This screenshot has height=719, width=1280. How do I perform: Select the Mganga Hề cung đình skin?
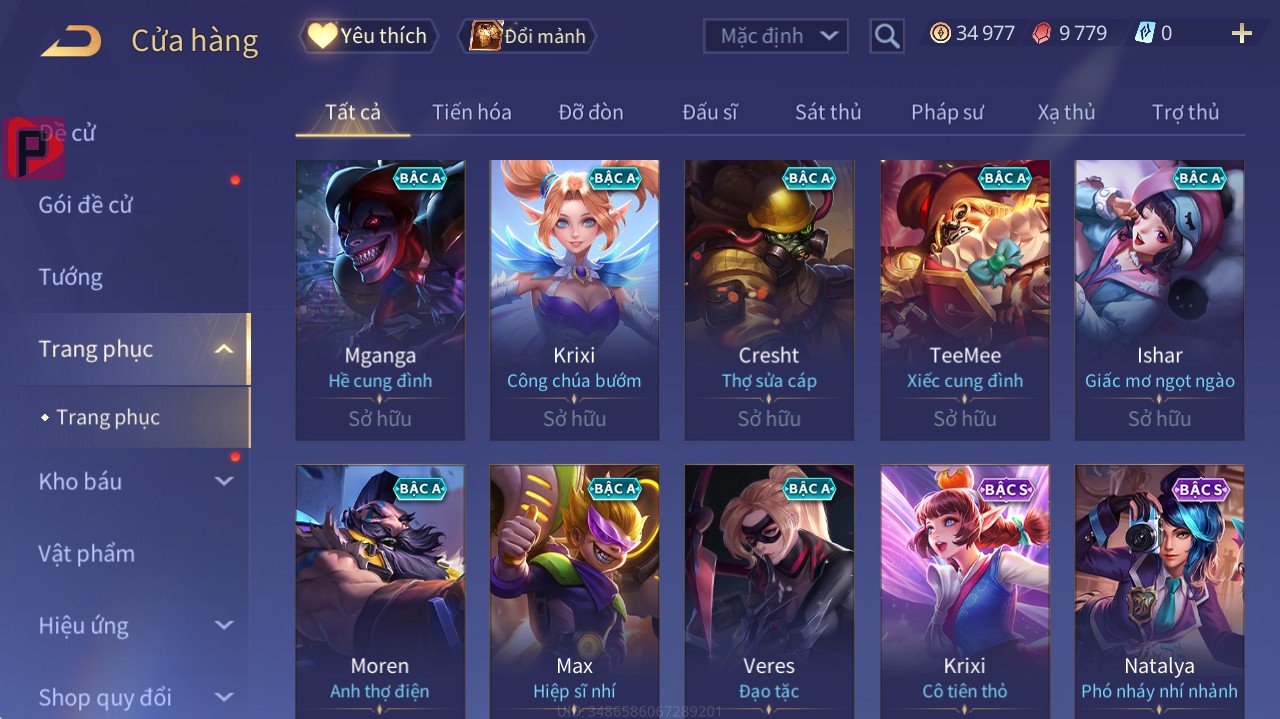[380, 299]
